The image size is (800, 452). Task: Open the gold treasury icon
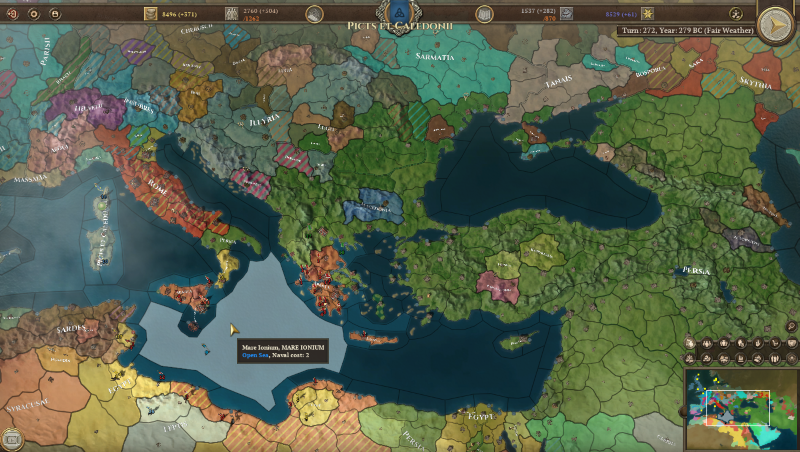(151, 14)
